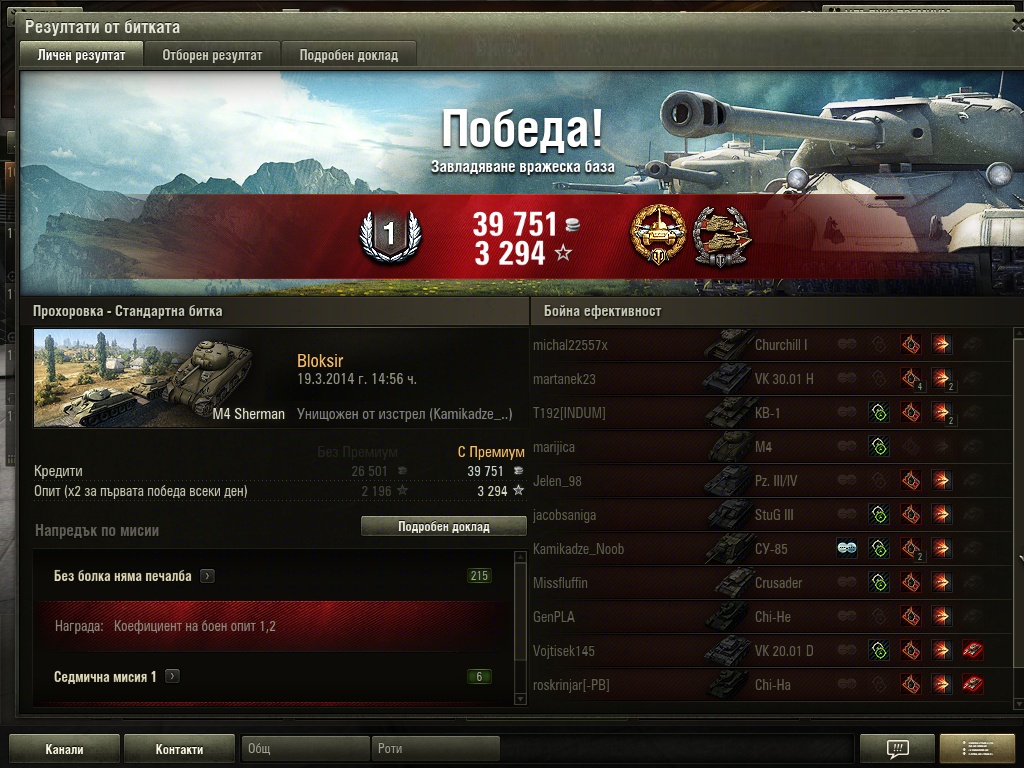Open the Контакти contacts list
The height and width of the screenshot is (768, 1024).
(179, 749)
